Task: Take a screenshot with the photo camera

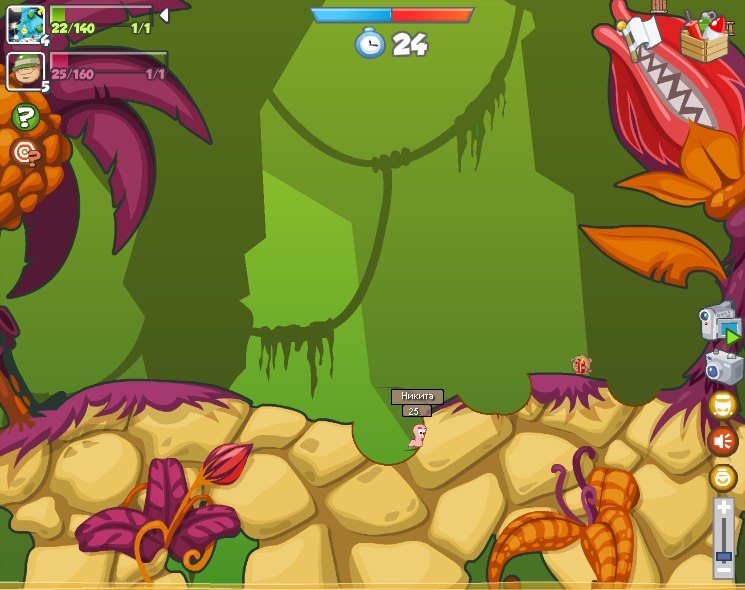Action: pos(723,367)
